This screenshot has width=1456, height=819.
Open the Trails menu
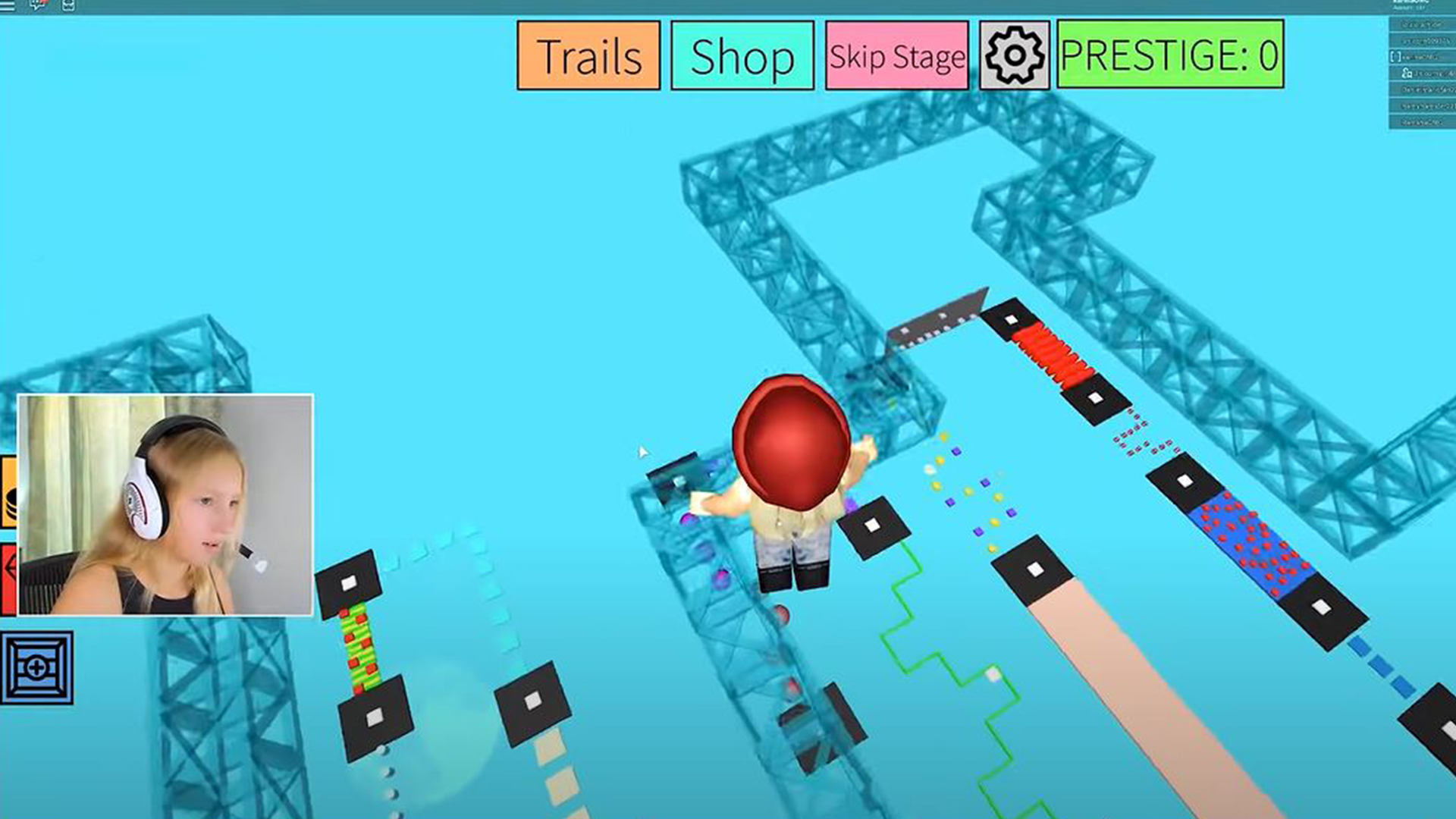pyautogui.click(x=588, y=56)
